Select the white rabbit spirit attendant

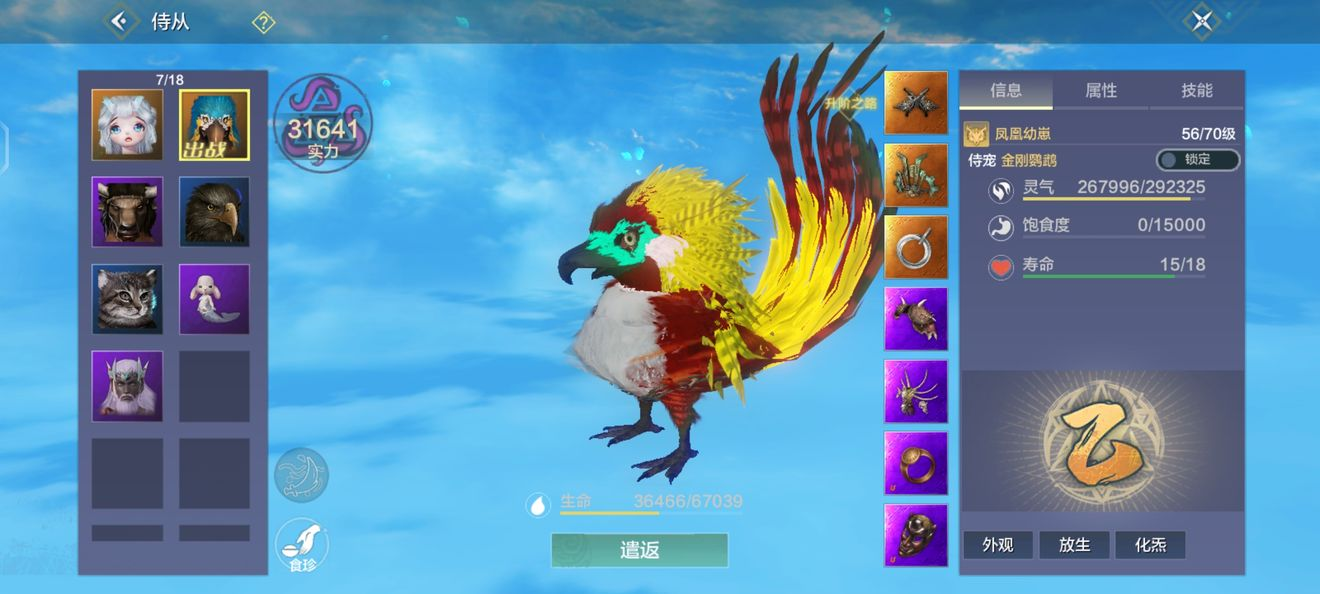(214, 299)
